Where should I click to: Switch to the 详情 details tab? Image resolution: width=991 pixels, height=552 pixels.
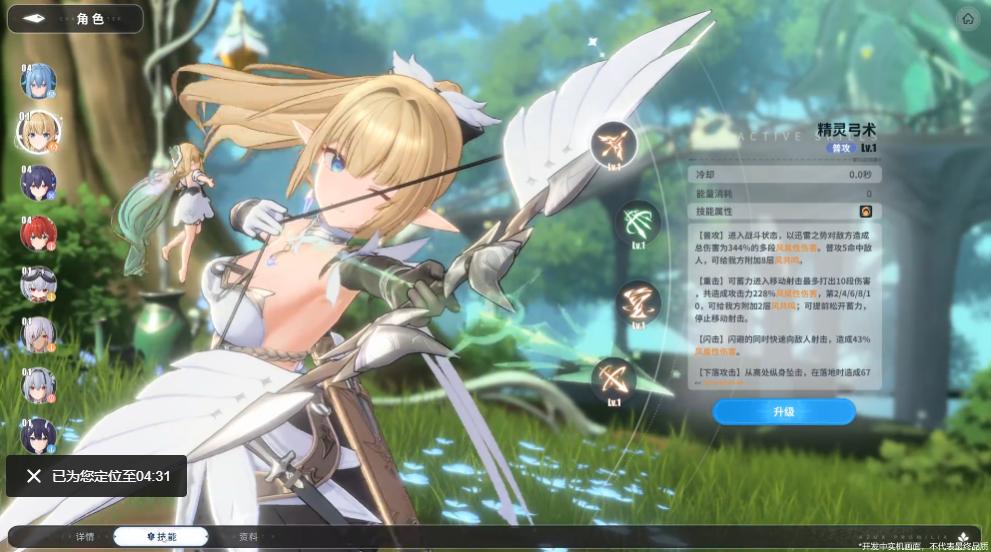click(x=86, y=537)
